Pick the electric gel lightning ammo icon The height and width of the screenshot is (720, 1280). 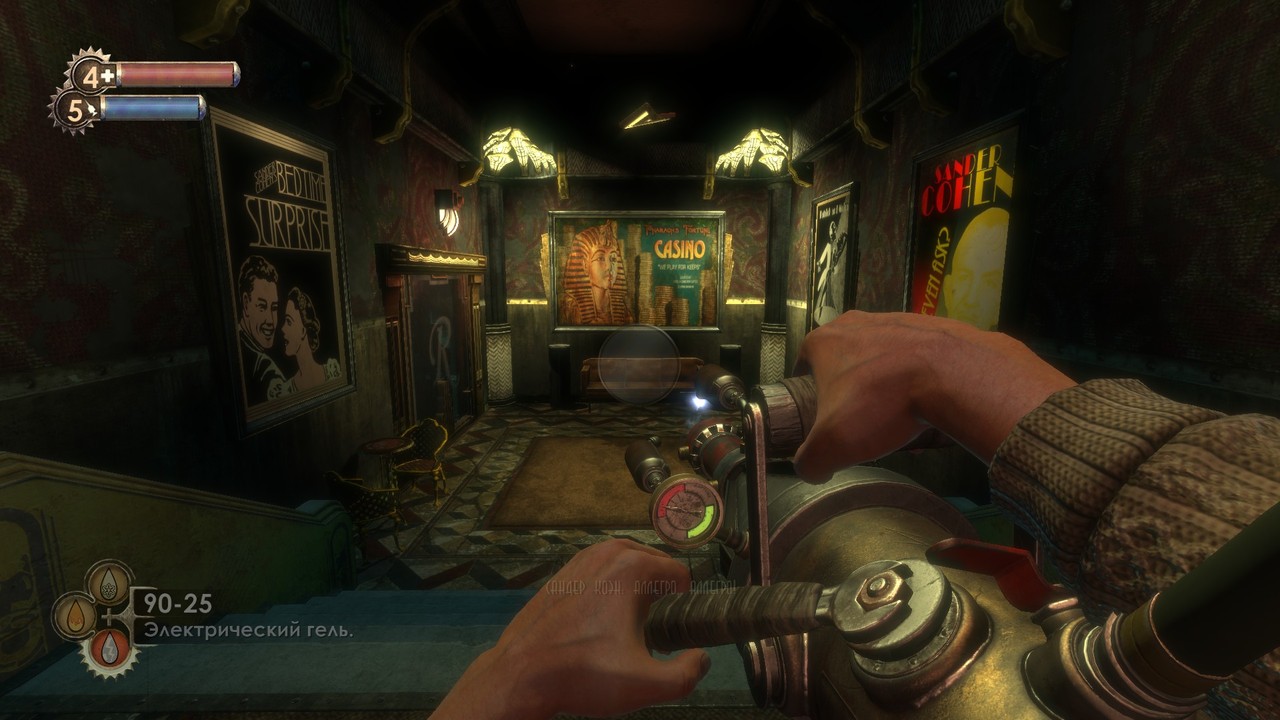point(108,649)
